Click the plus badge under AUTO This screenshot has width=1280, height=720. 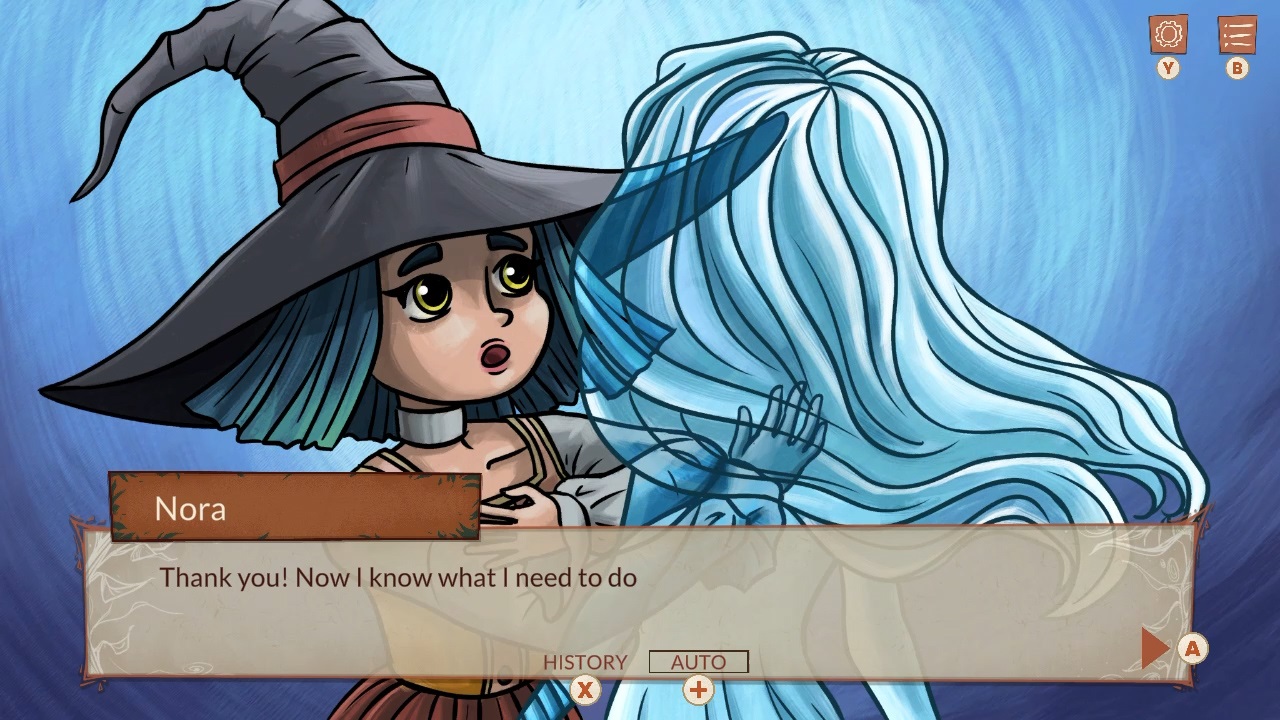pyautogui.click(x=698, y=690)
